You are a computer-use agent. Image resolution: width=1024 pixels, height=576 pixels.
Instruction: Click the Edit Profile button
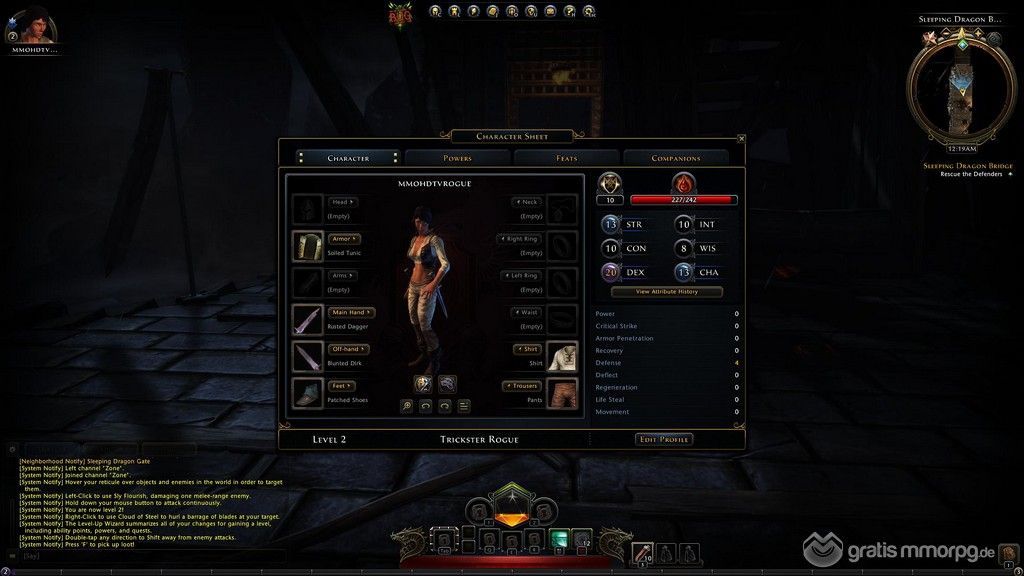point(664,439)
